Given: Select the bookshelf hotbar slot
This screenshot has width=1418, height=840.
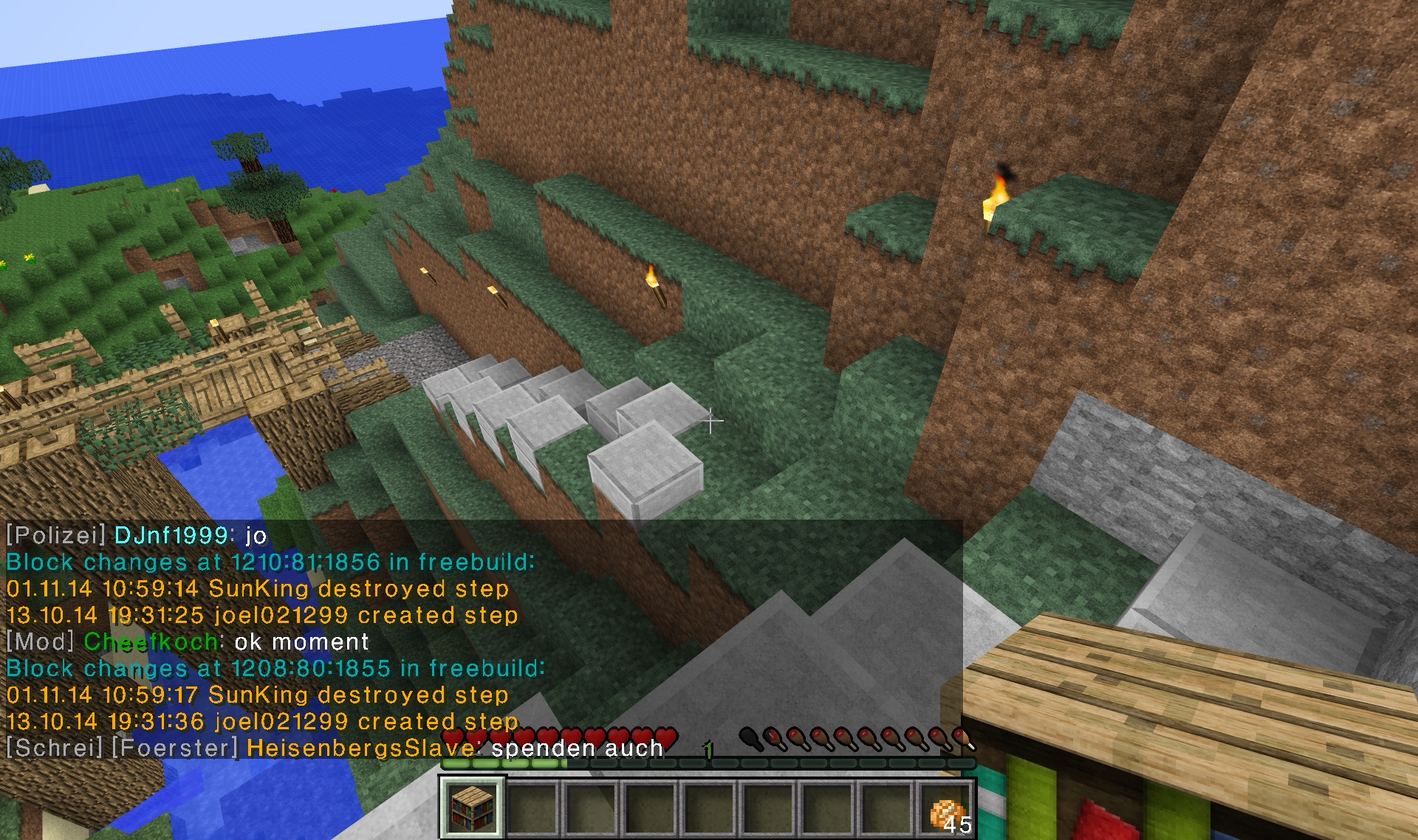Looking at the screenshot, I should 473,807.
